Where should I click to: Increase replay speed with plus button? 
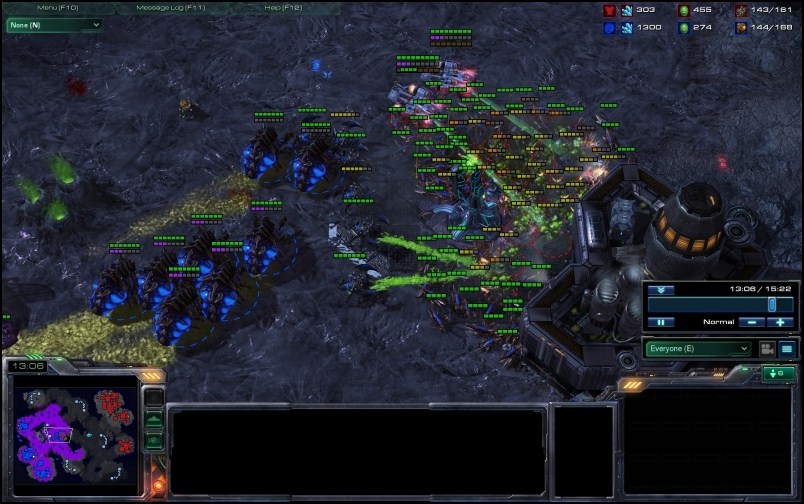coord(780,322)
